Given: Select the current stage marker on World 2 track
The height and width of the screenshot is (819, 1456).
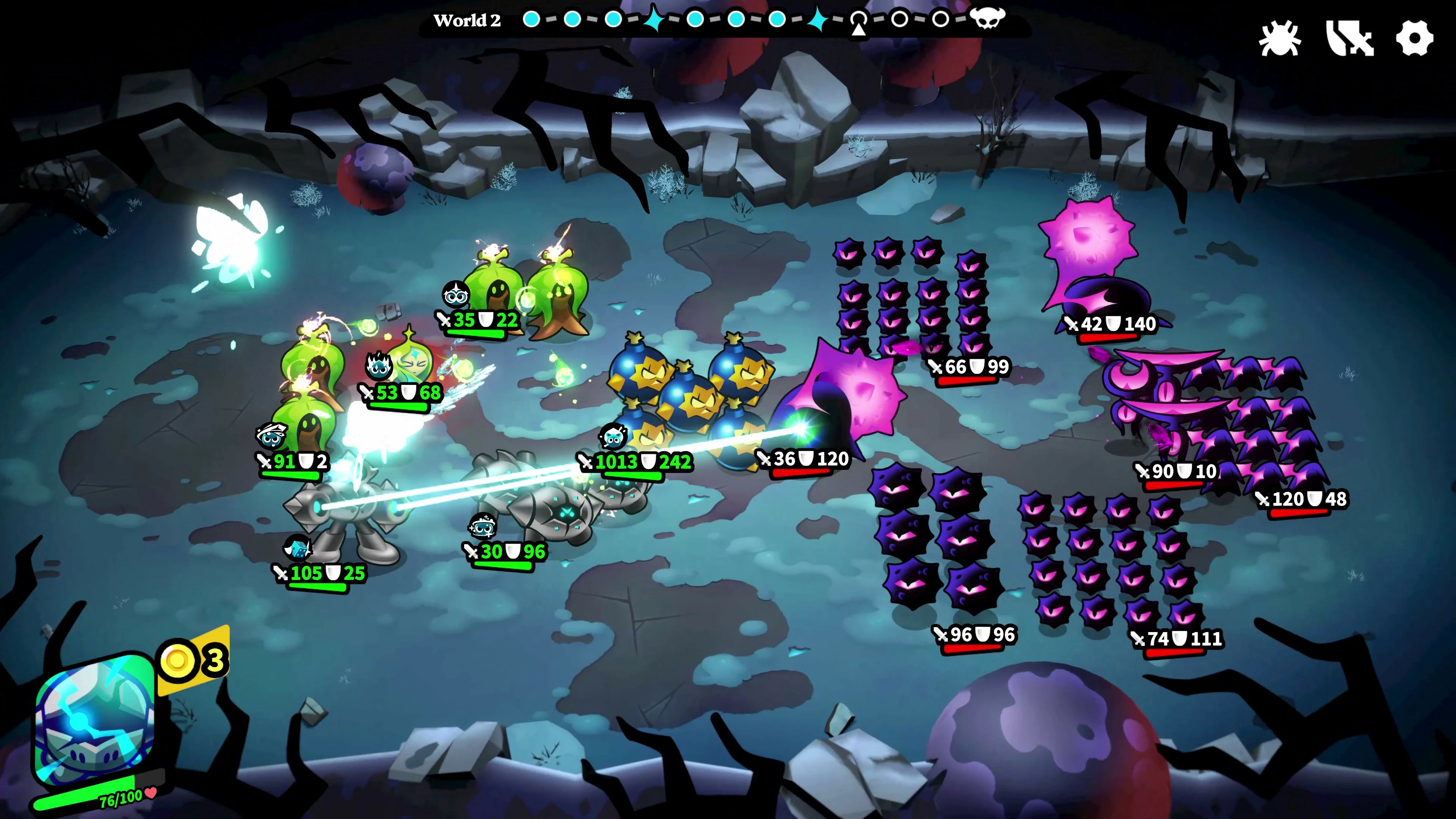Looking at the screenshot, I should tap(858, 20).
